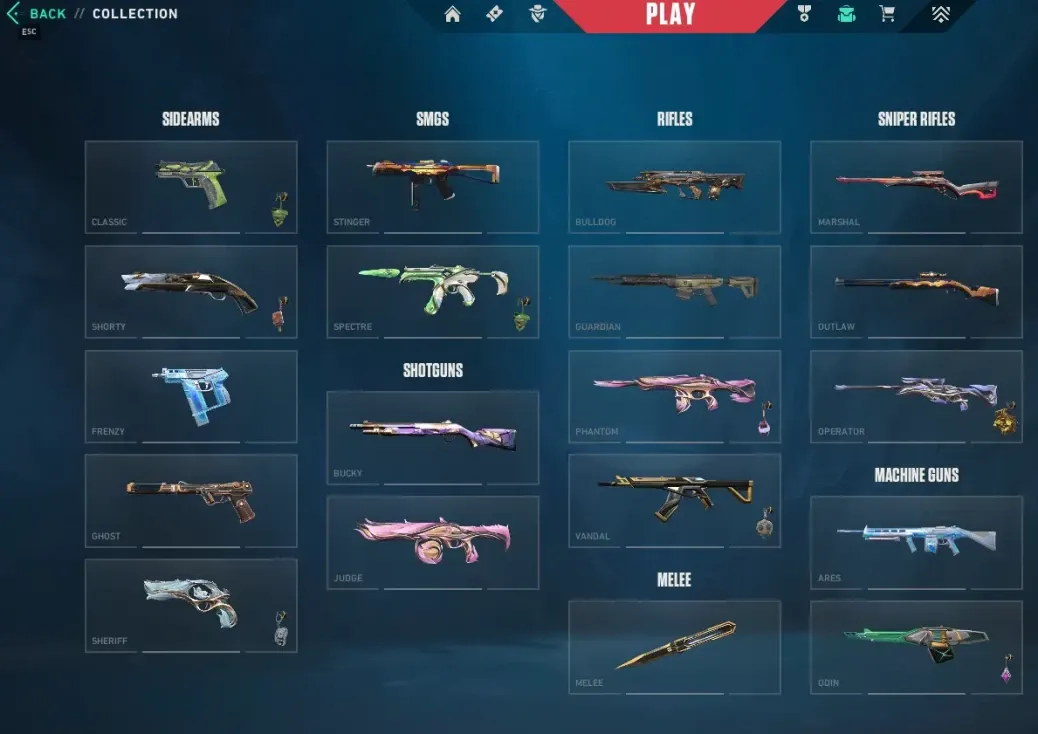The image size is (1038, 734).
Task: Open the home icon in top bar
Action: coord(453,14)
